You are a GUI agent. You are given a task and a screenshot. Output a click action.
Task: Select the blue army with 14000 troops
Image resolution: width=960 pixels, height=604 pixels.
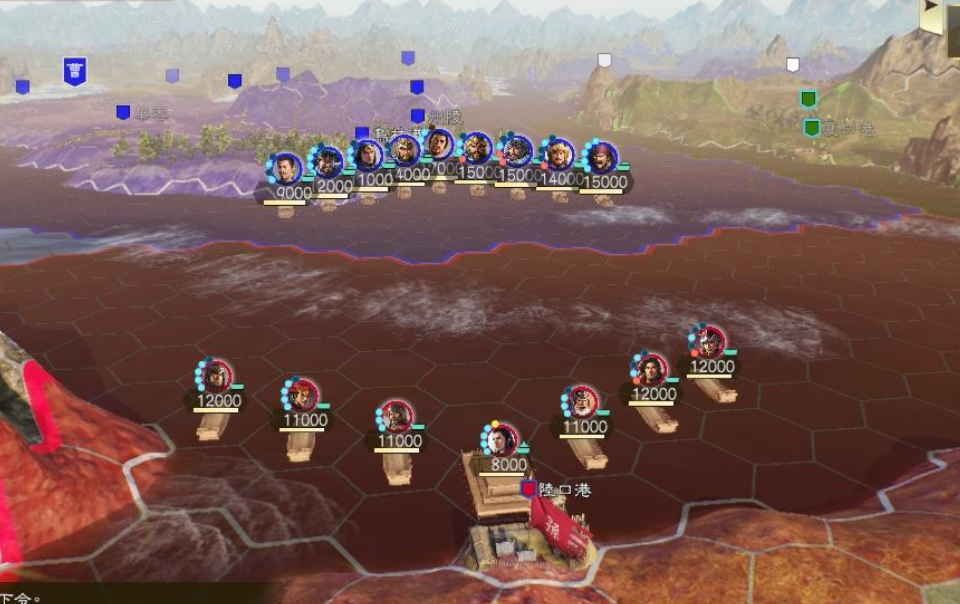coord(558,155)
